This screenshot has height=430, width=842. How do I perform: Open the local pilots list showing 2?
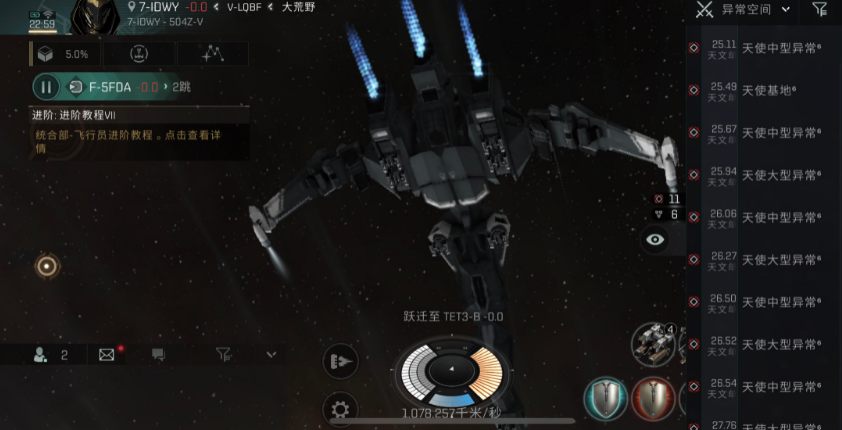[x=50, y=354]
